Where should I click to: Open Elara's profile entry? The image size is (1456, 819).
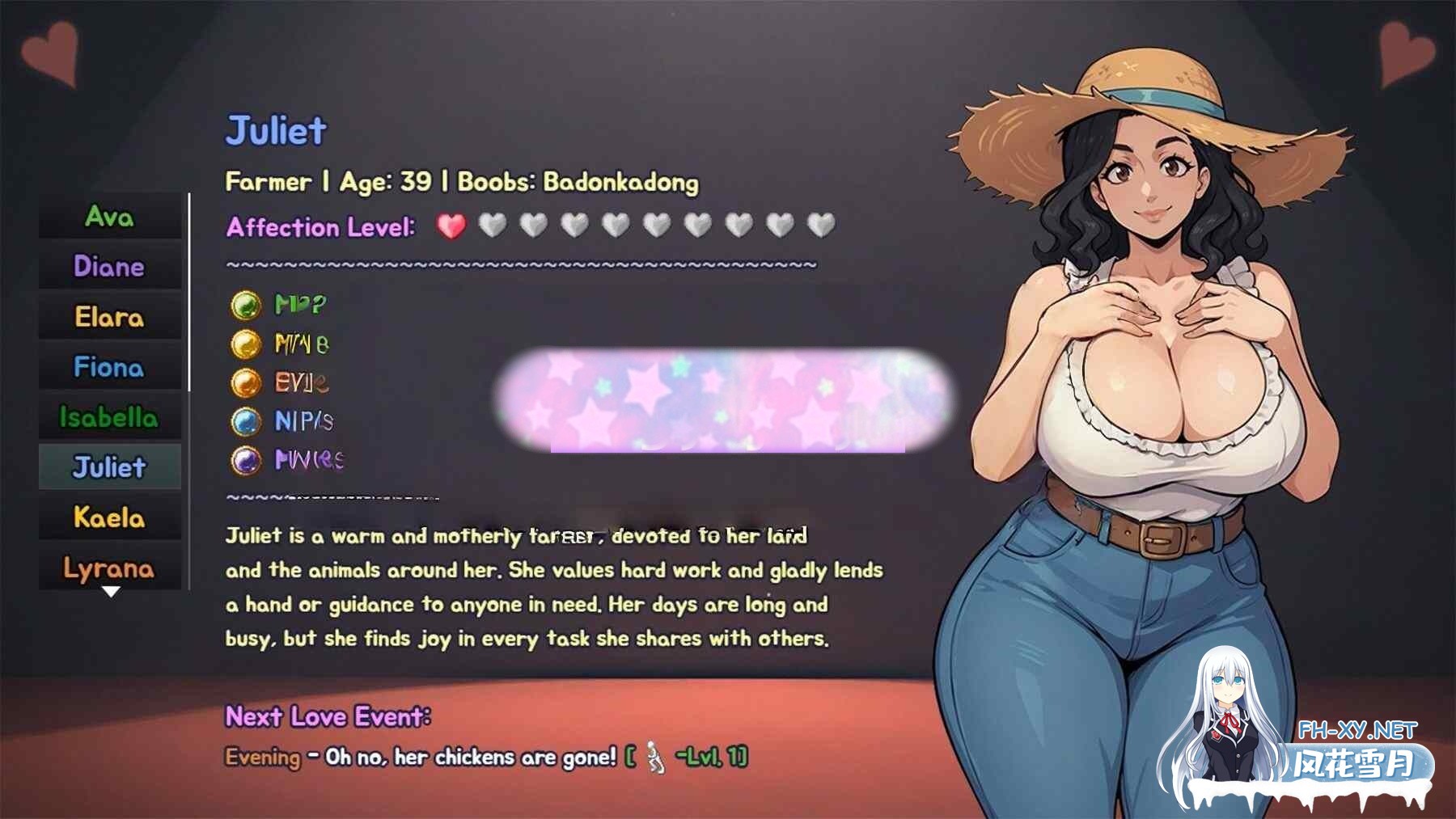[110, 317]
